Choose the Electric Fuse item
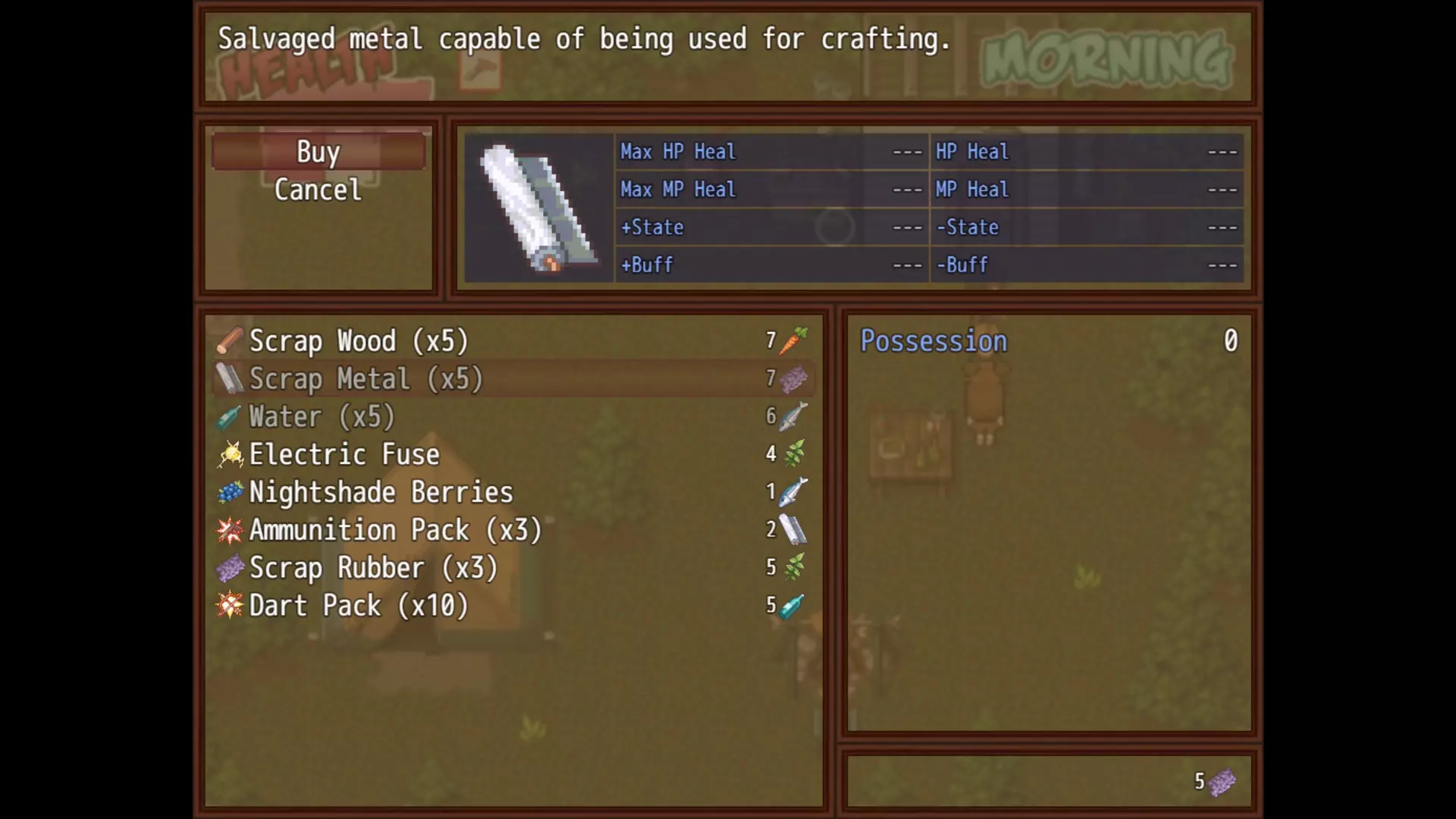The height and width of the screenshot is (819, 1456). (x=344, y=455)
